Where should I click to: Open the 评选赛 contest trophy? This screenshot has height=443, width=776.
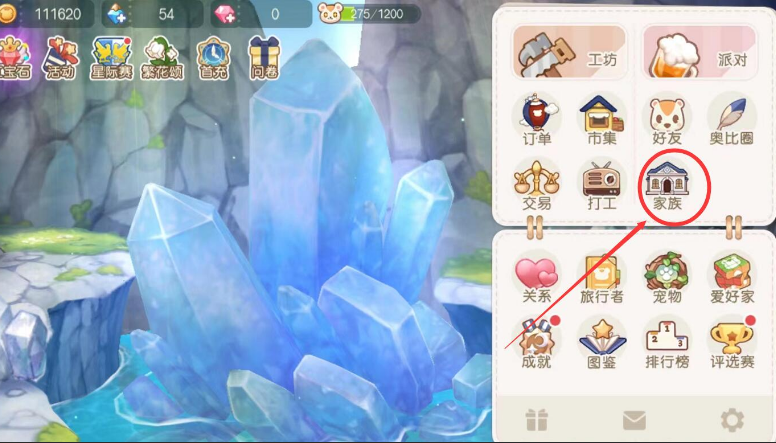click(732, 342)
